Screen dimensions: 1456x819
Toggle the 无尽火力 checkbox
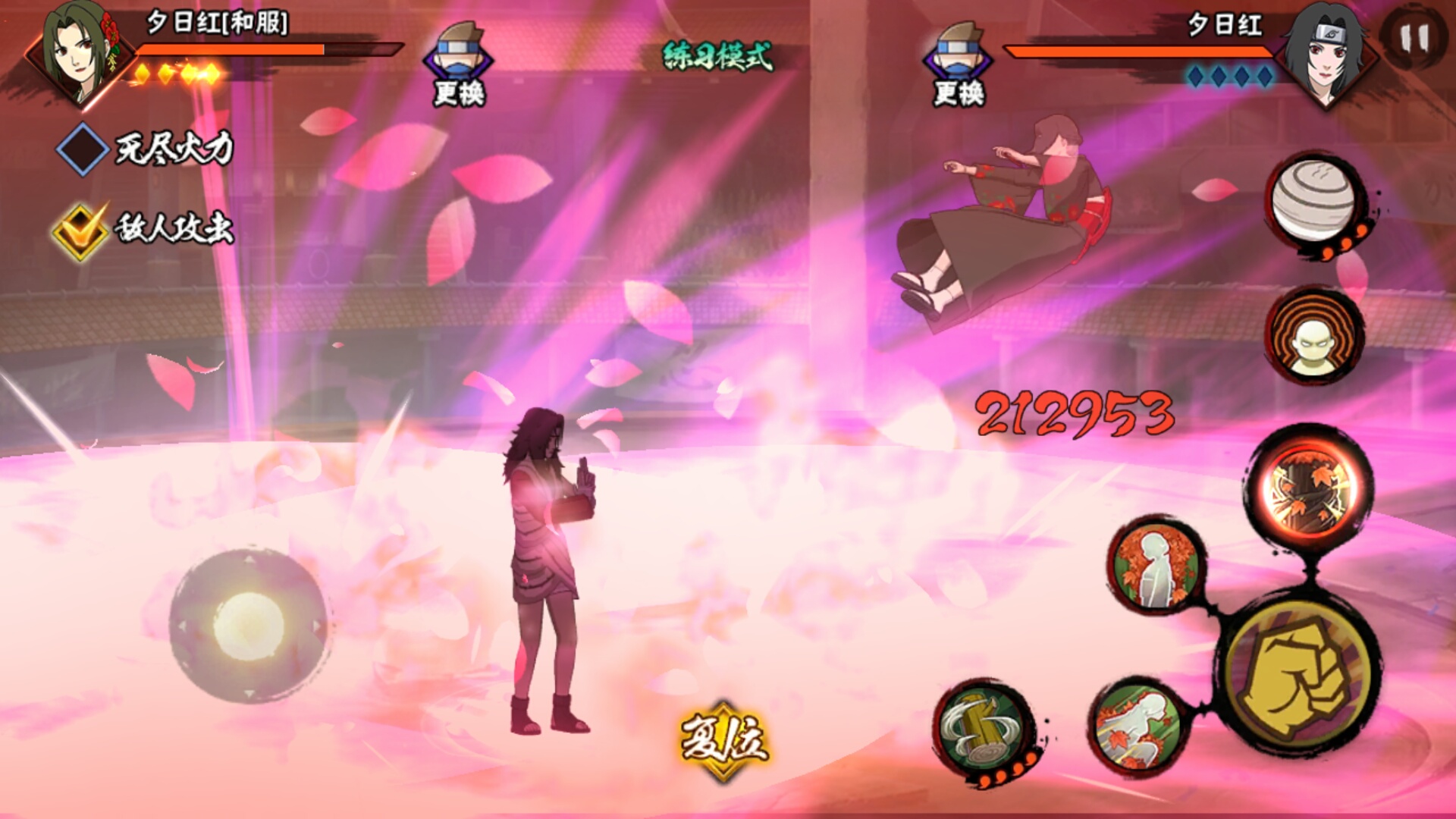pos(82,149)
